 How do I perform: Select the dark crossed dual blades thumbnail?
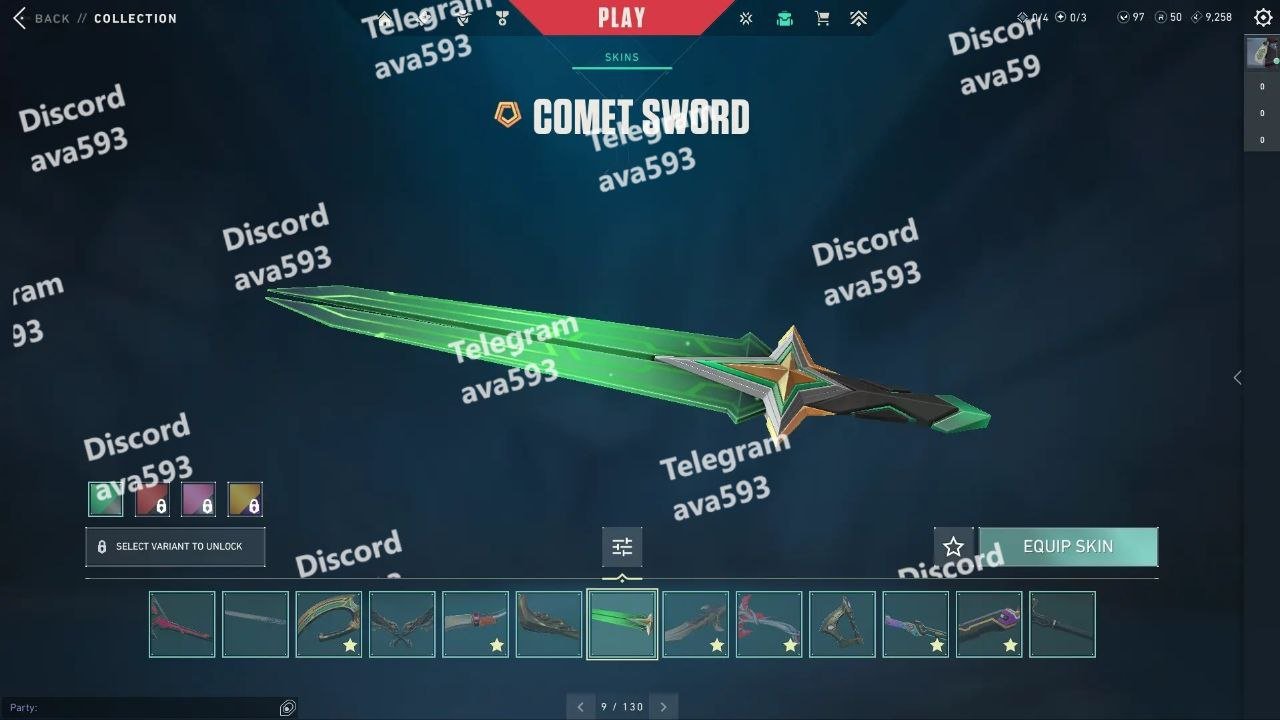[x=402, y=624]
